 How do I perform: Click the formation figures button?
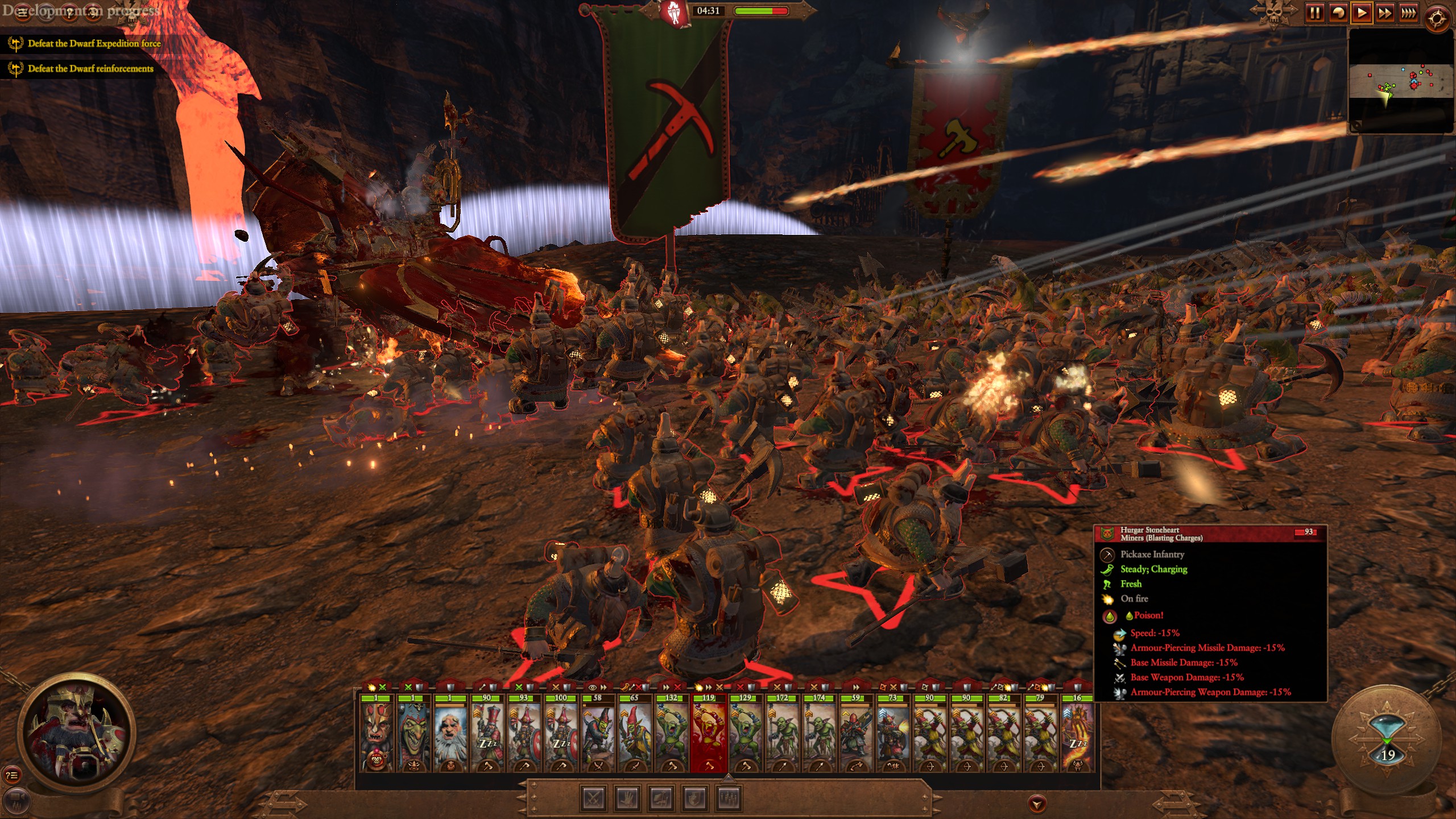pyautogui.click(x=730, y=799)
